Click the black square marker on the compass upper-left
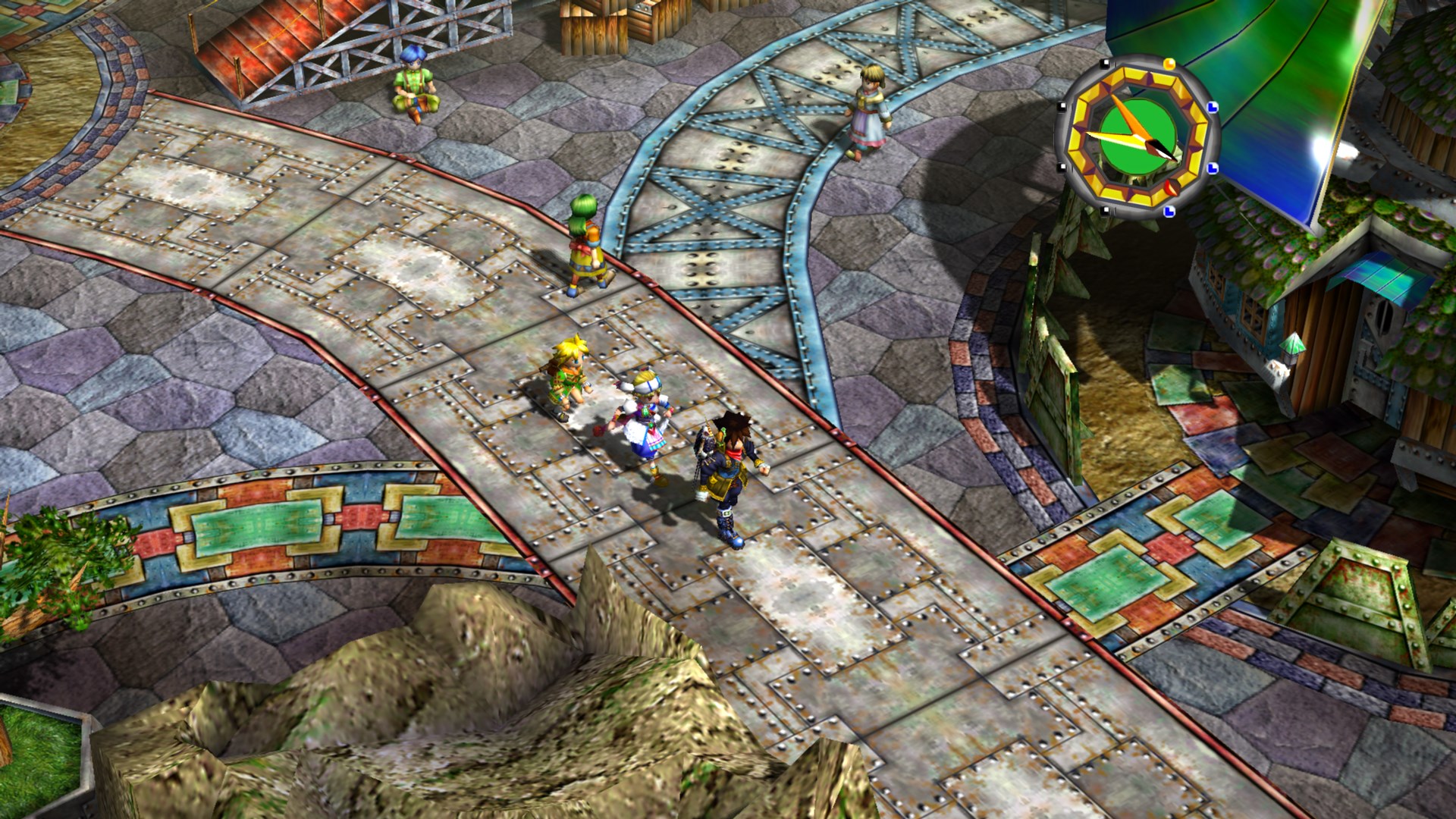 (x=1106, y=64)
